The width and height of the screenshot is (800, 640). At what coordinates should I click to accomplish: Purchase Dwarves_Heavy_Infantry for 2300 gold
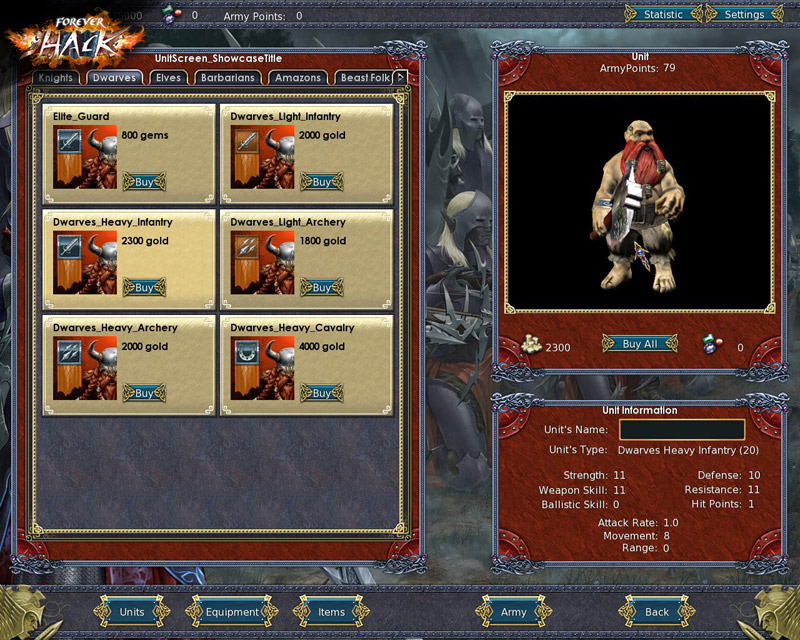click(144, 287)
